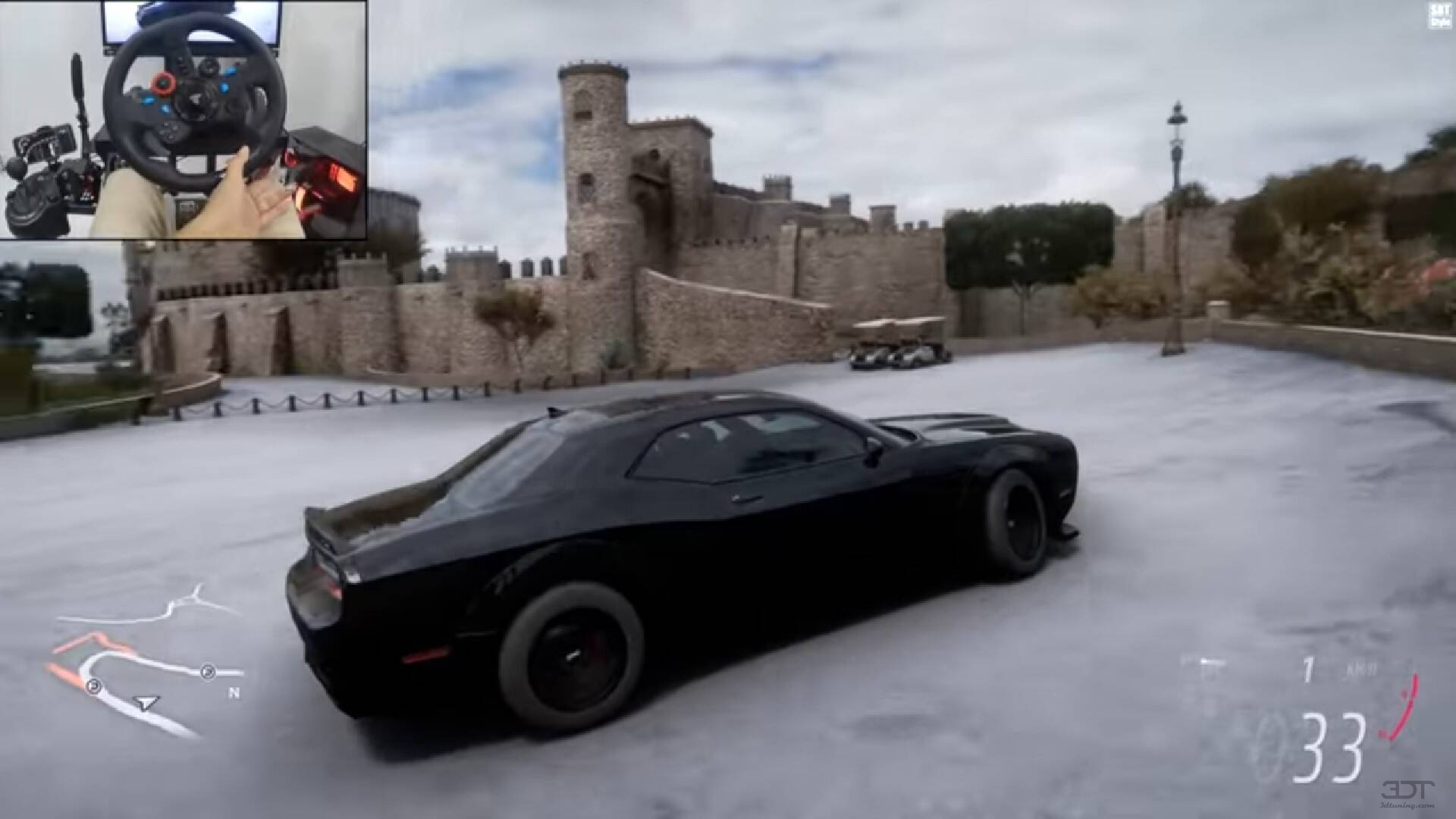Click the left waypoint circle on the minimap
Image resolution: width=1456 pixels, height=819 pixels.
click(93, 685)
